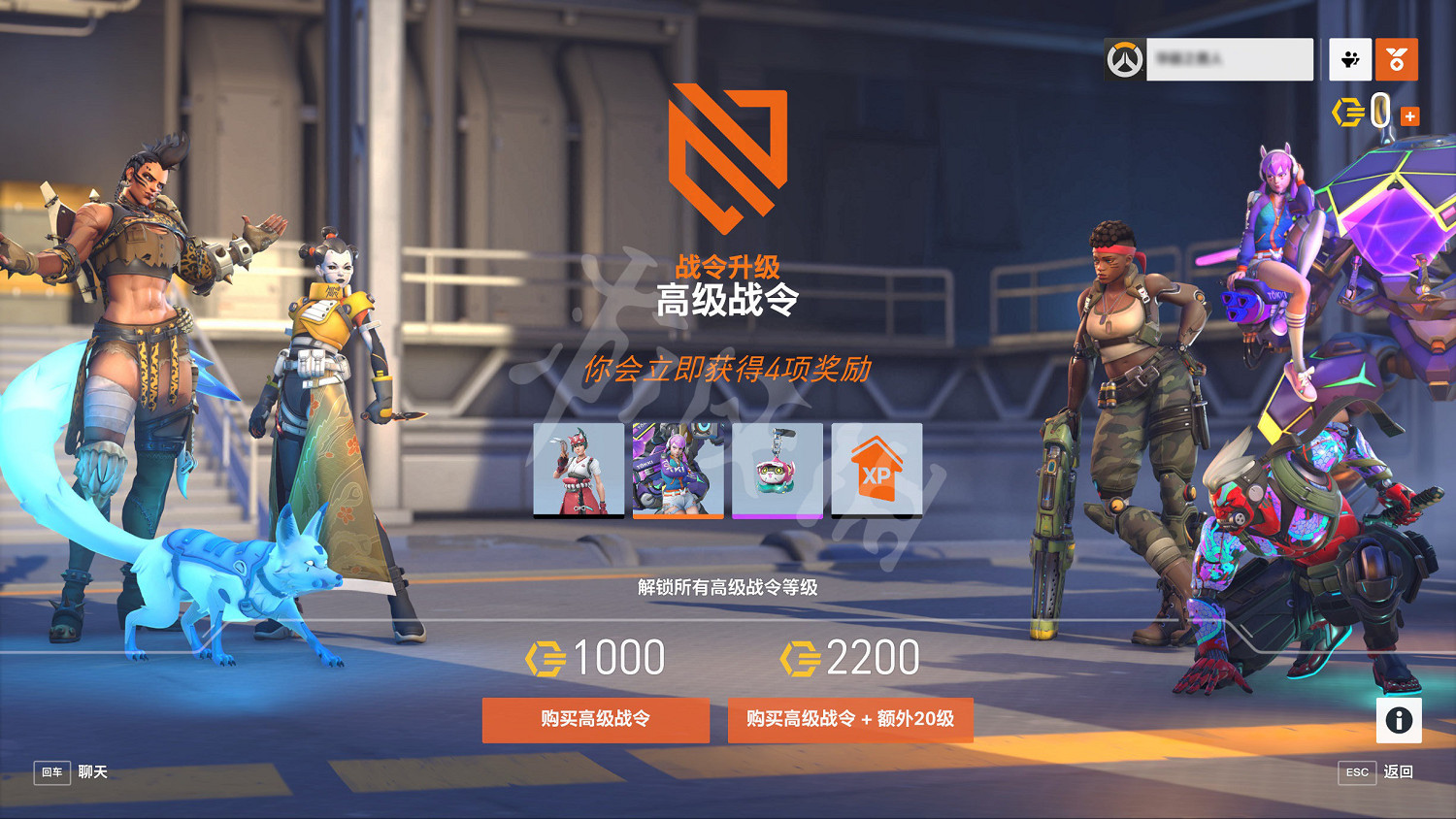
Task: Click the Overwatch logo next to the player name
Action: [1124, 58]
